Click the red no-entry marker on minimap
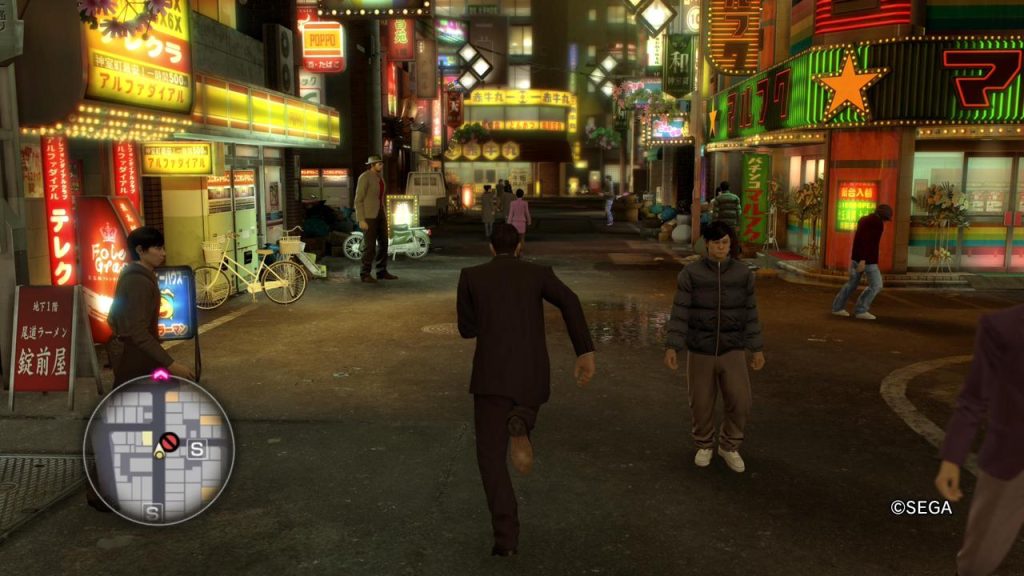 click(169, 441)
